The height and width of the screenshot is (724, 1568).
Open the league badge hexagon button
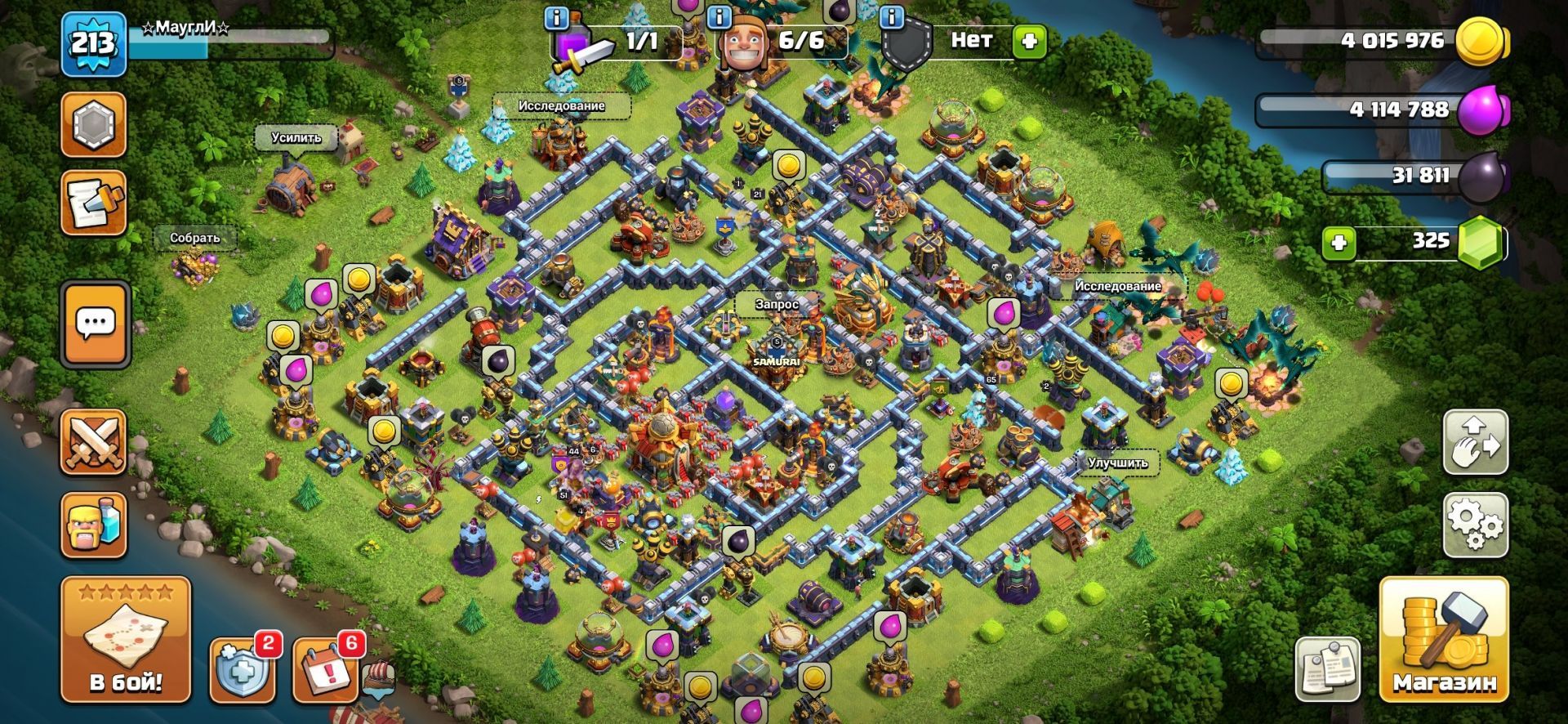pyautogui.click(x=94, y=124)
